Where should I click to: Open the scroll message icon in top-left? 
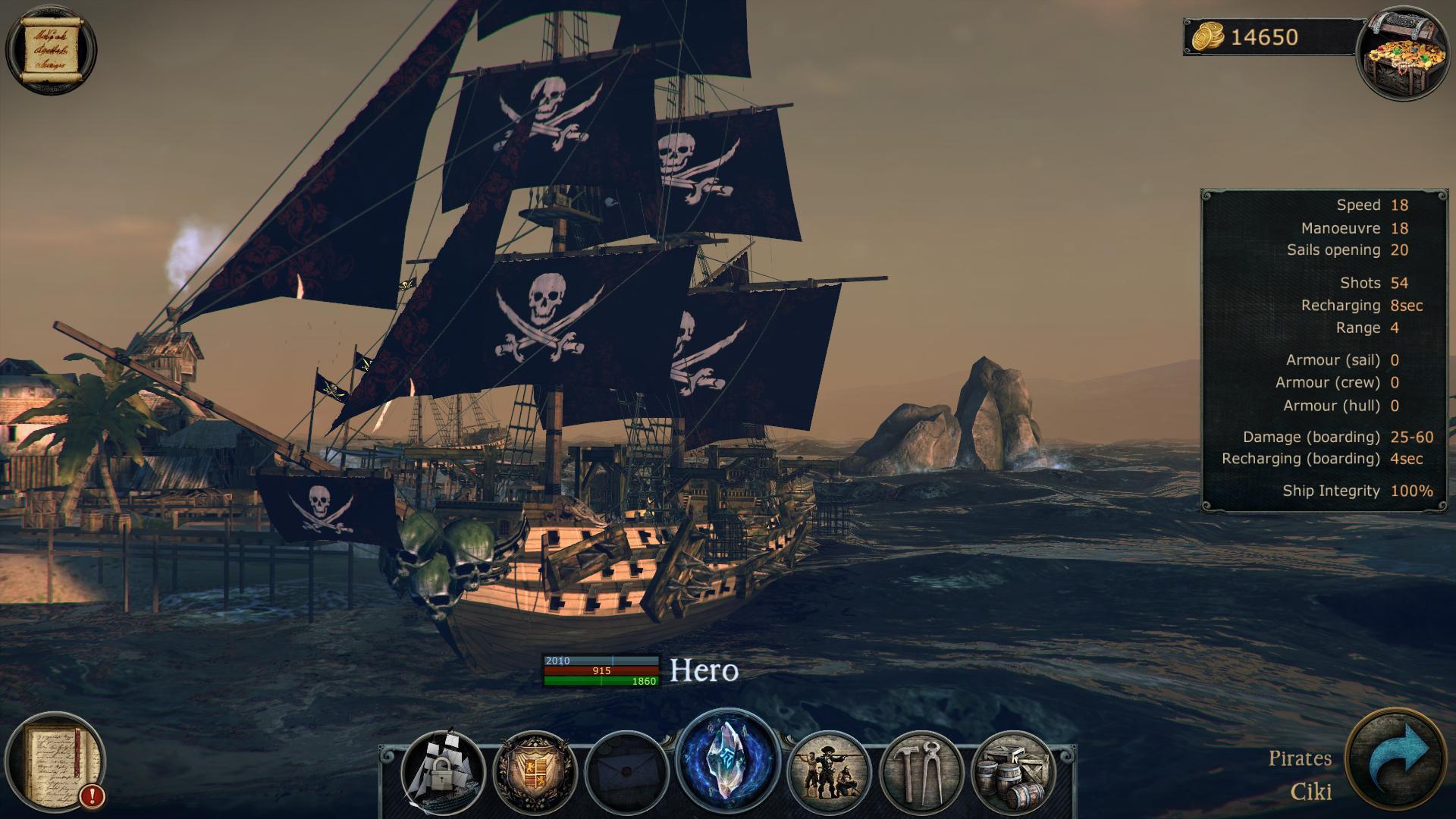pyautogui.click(x=52, y=47)
